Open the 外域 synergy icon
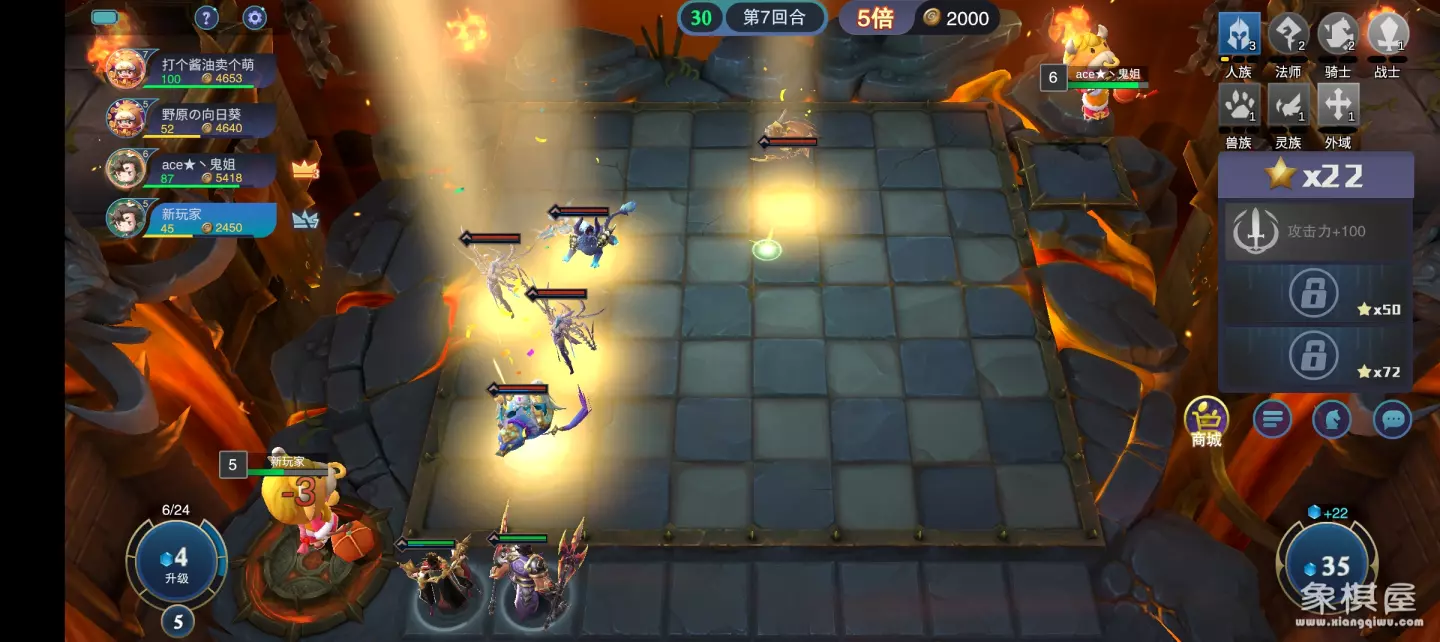This screenshot has width=1440, height=642. 1338,105
